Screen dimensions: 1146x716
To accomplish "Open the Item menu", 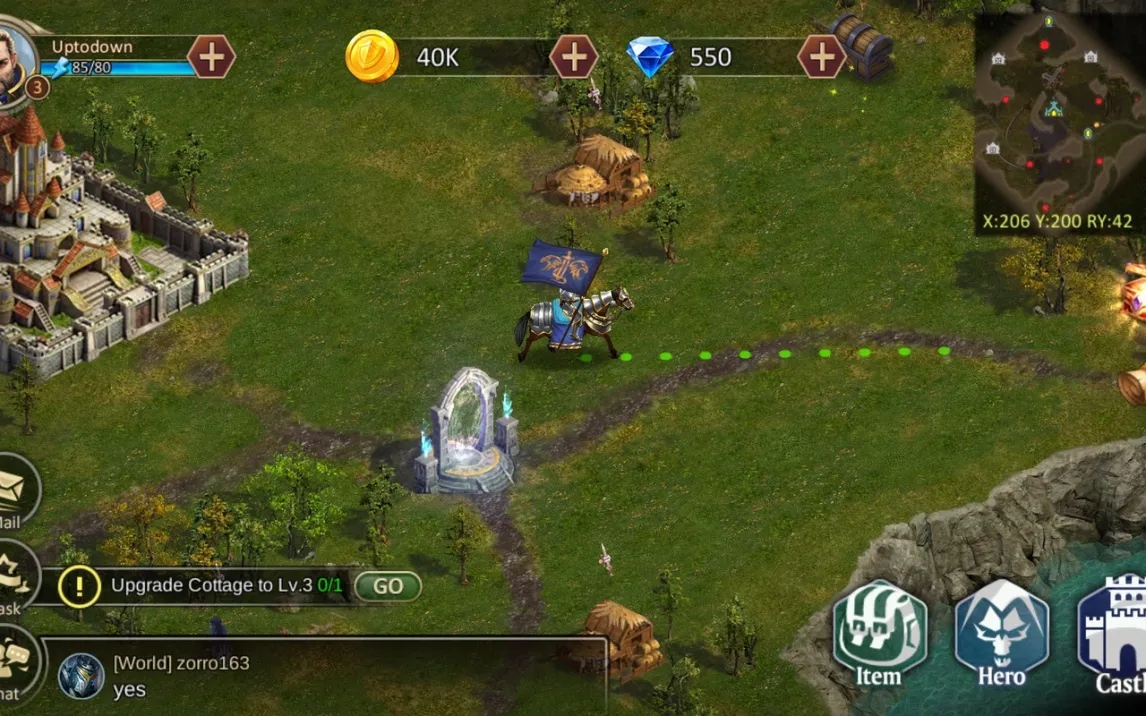I will click(x=879, y=635).
